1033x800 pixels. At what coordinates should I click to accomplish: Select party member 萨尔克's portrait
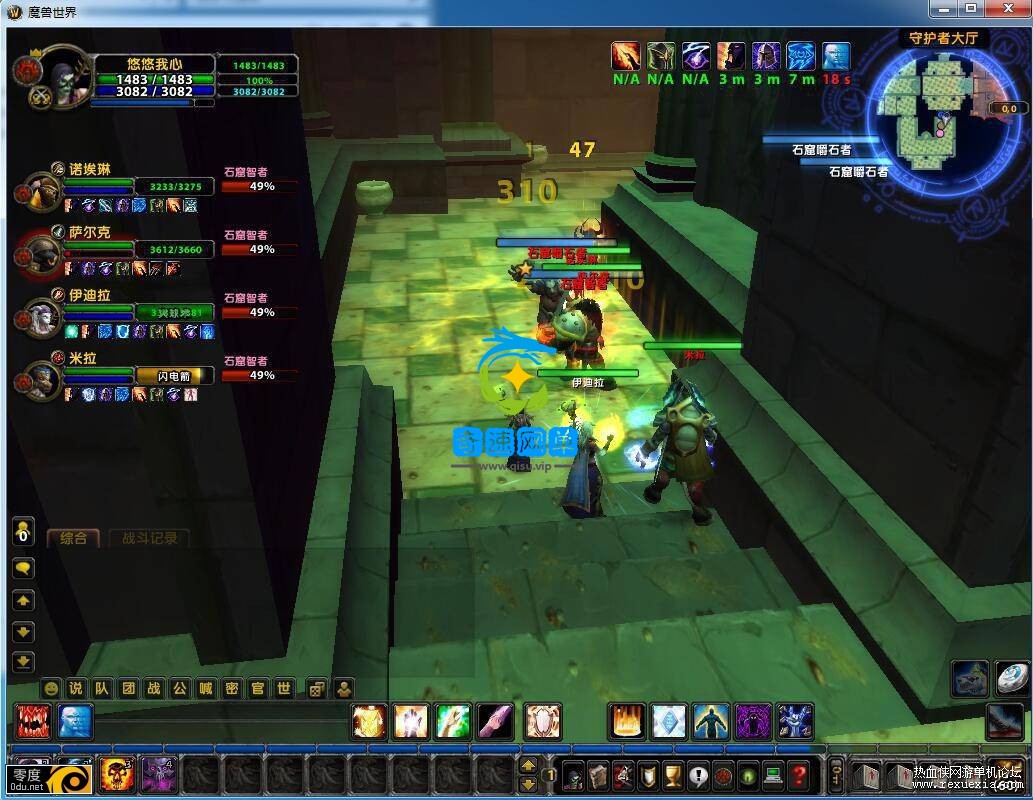coord(42,253)
